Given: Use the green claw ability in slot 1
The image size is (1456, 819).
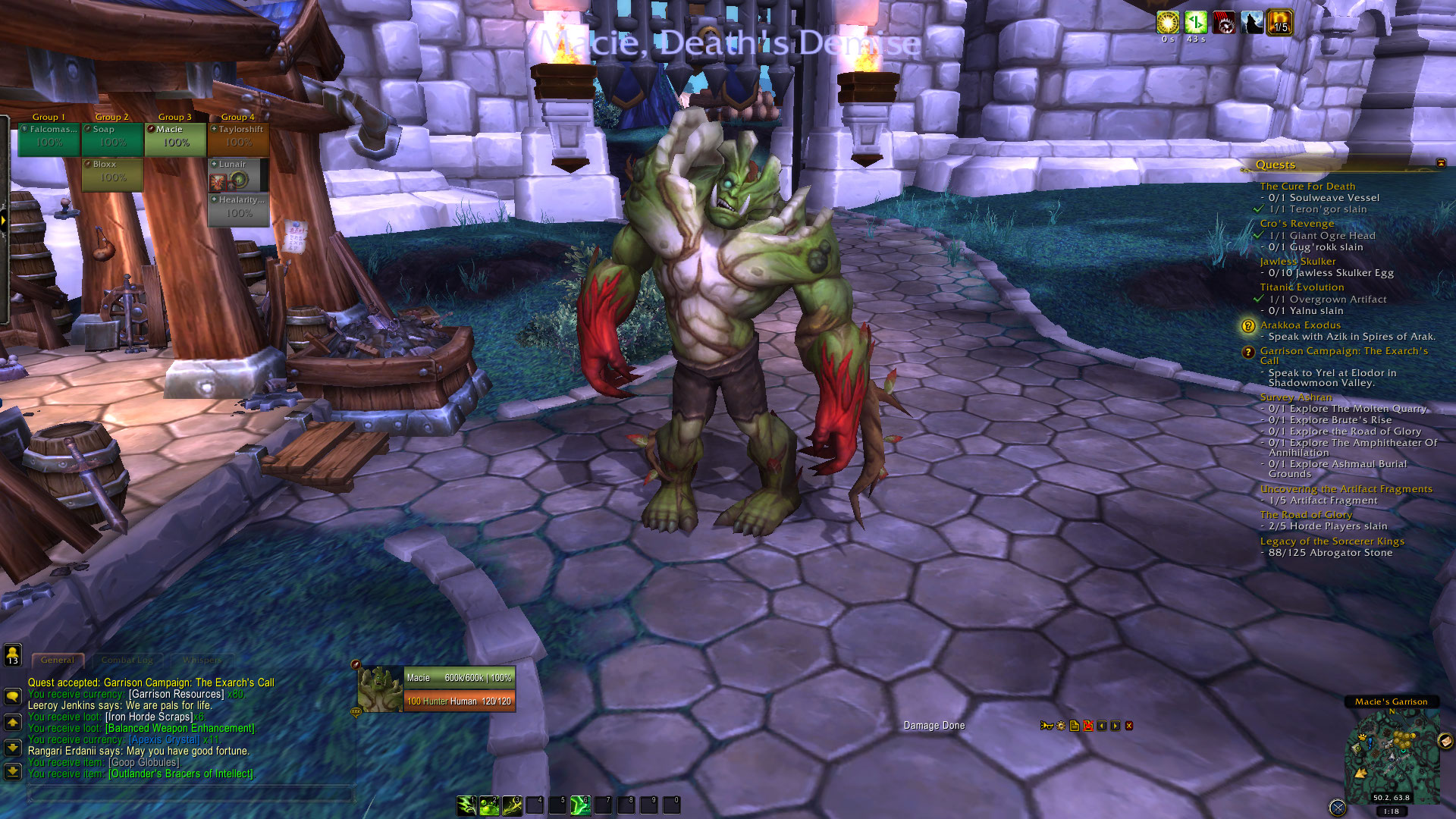Looking at the screenshot, I should pos(466,805).
